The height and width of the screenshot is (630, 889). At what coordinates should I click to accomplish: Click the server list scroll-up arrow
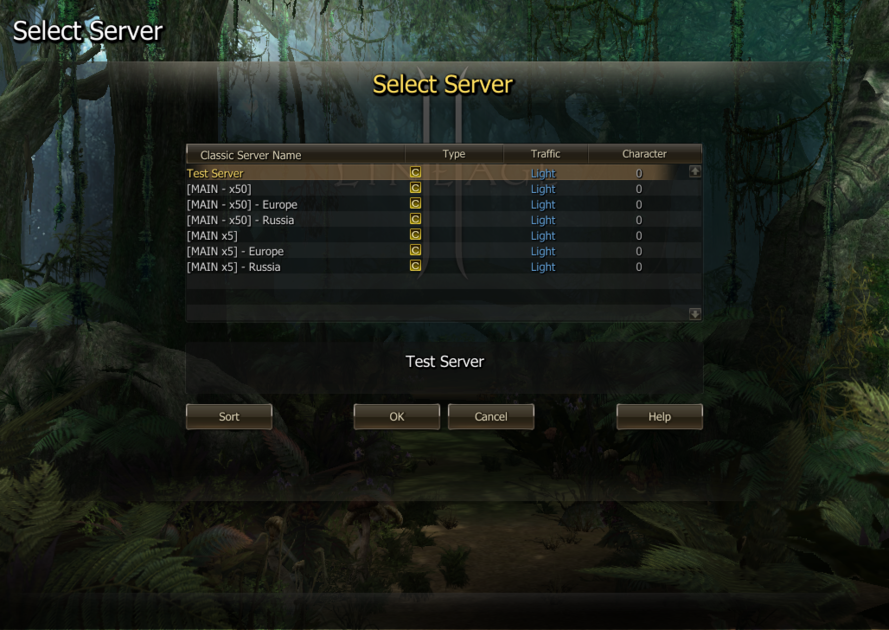tap(695, 172)
